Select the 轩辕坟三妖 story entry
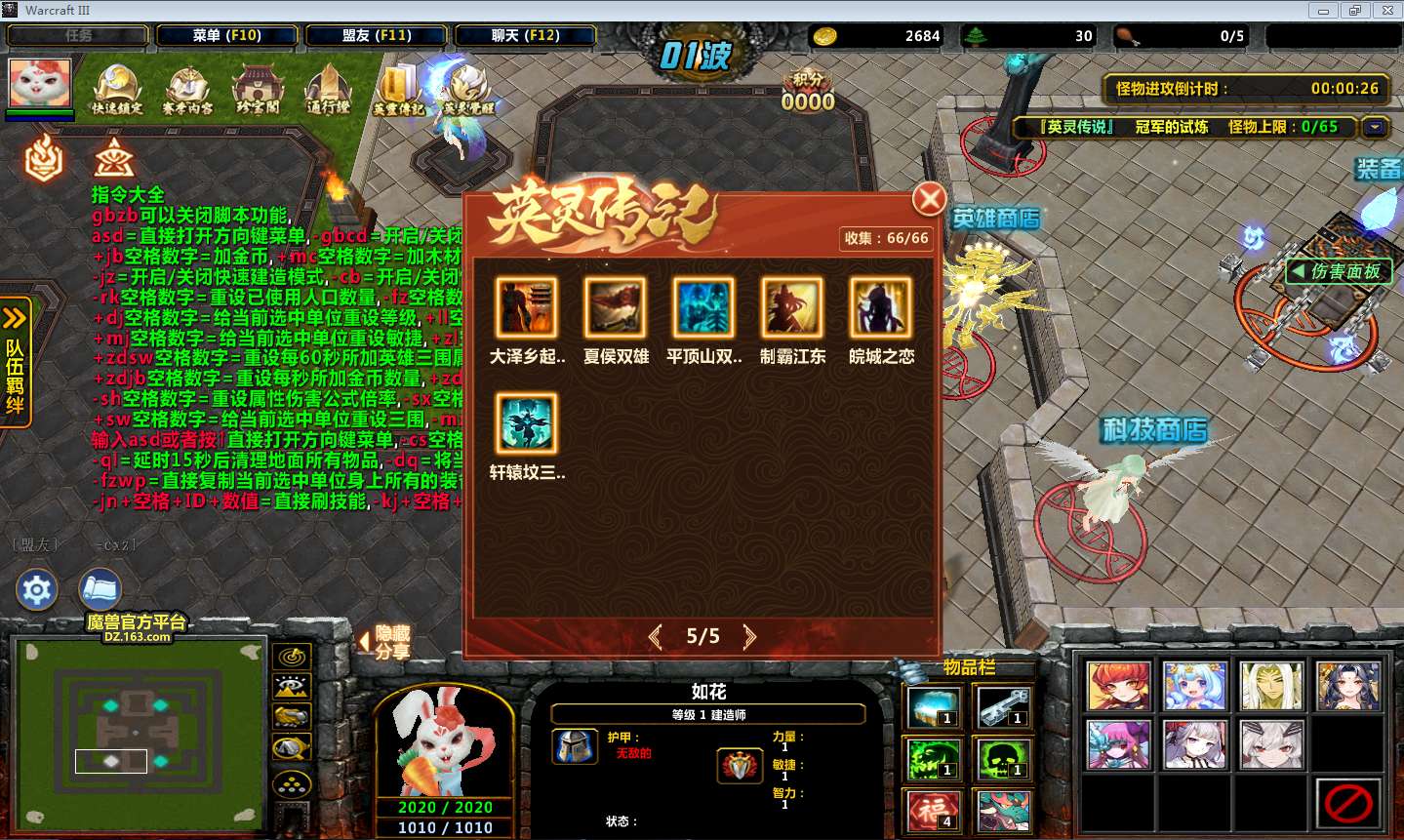1404x840 pixels. click(x=527, y=423)
